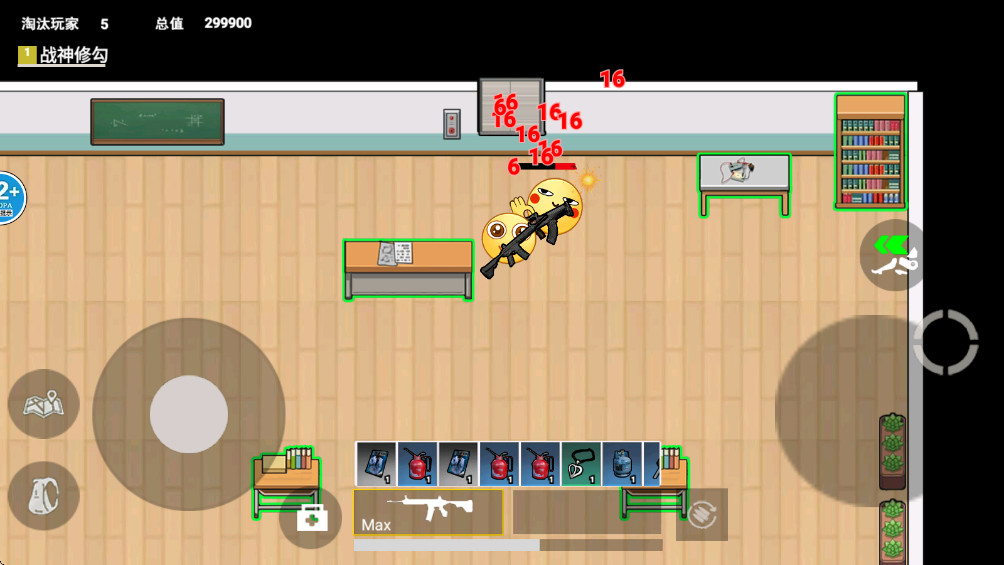Activate the dodge roll dash button
Screen dimensions: 1004x565
coord(892,255)
